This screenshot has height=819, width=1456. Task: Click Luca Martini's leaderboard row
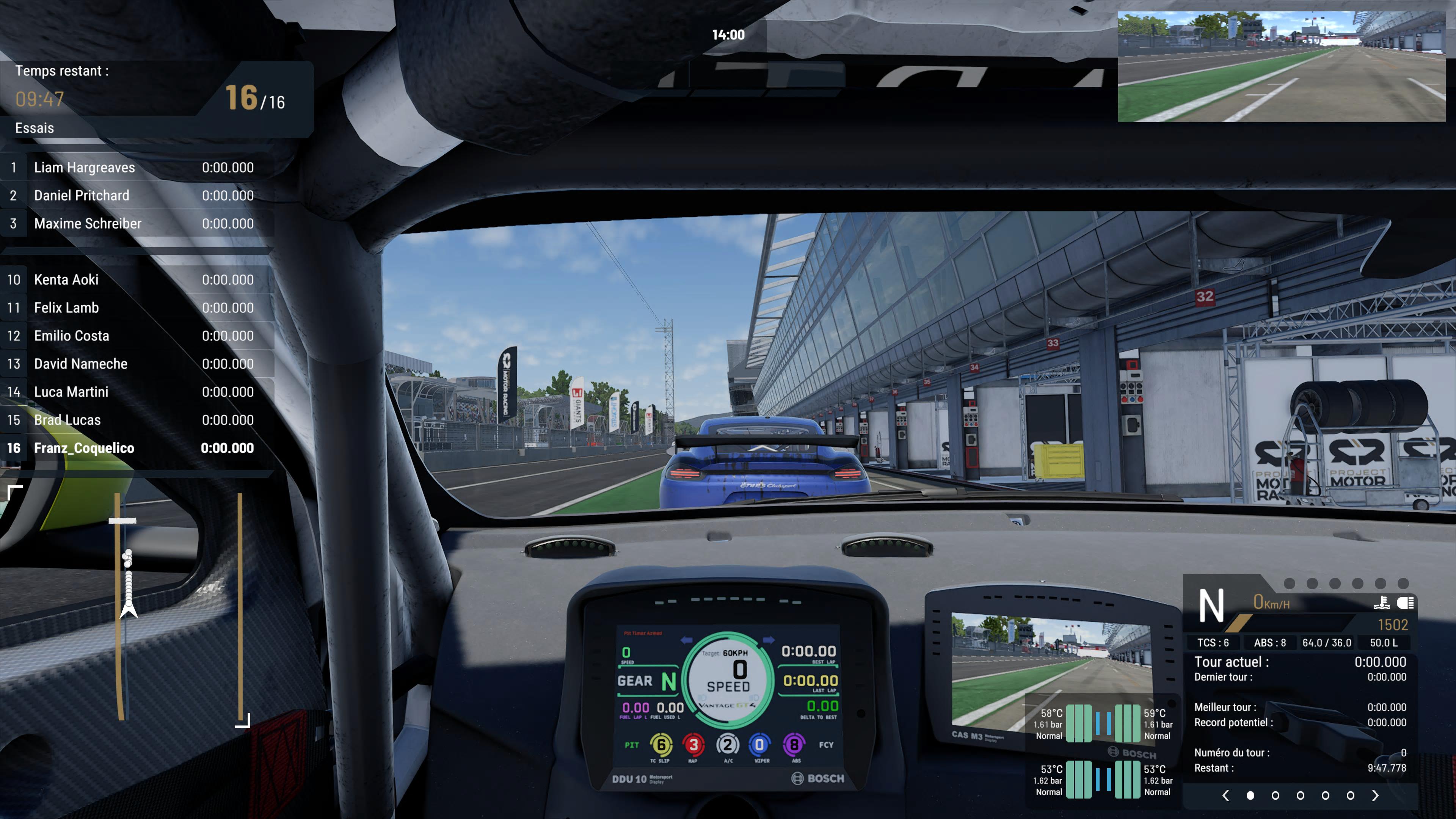tap(136, 392)
